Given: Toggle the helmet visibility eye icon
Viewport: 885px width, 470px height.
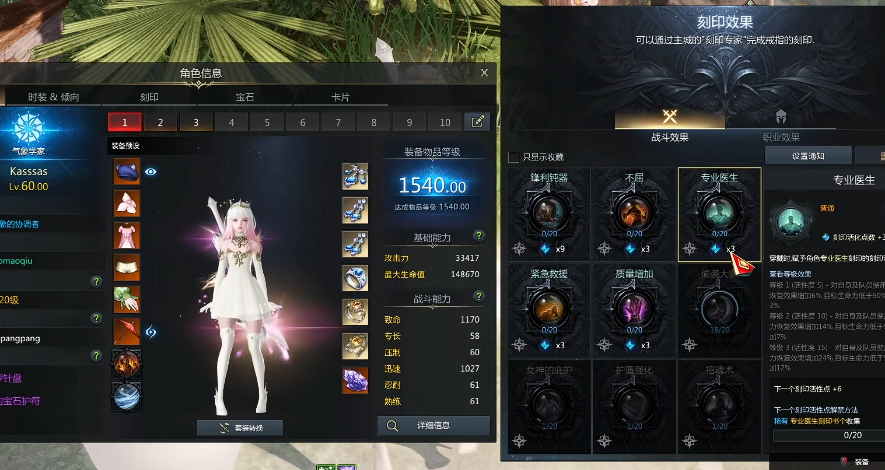Looking at the screenshot, I should click(151, 172).
